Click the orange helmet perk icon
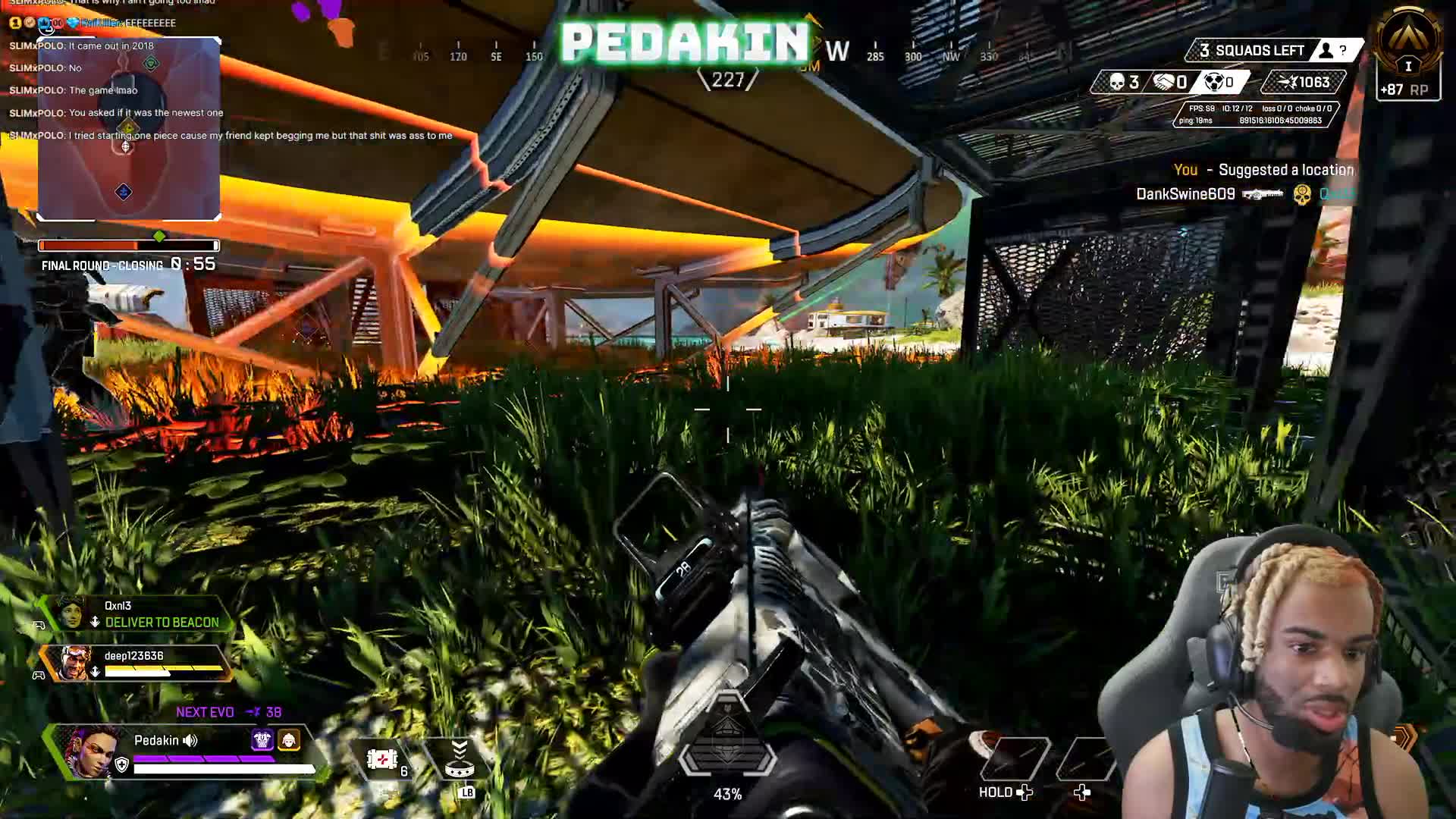The image size is (1456, 819). click(289, 739)
